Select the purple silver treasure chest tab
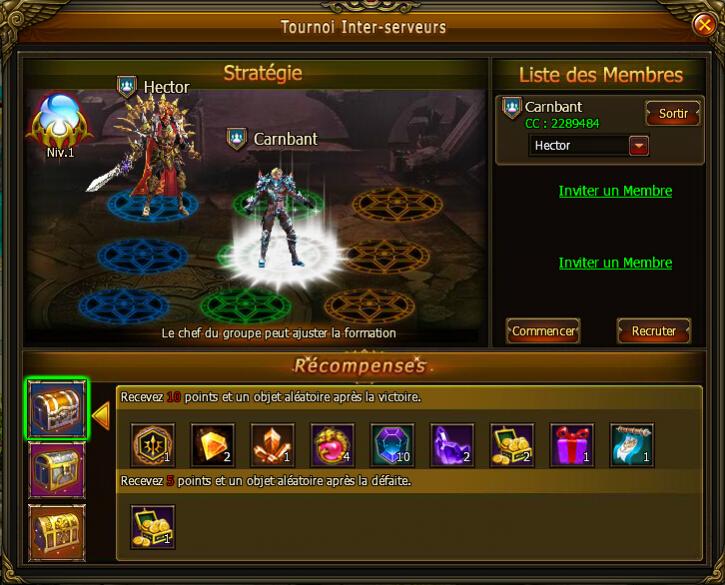This screenshot has height=585, width=725. tap(56, 469)
